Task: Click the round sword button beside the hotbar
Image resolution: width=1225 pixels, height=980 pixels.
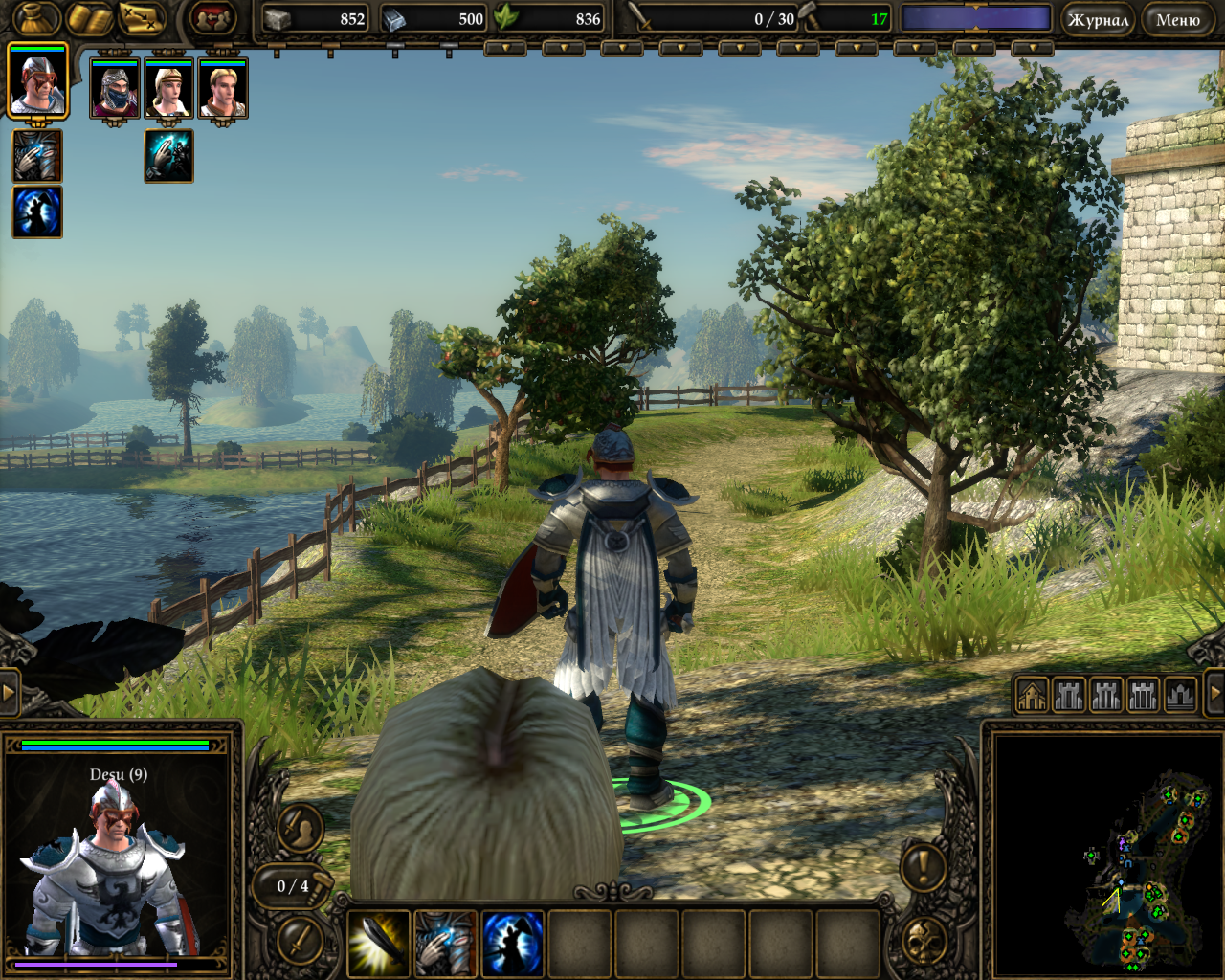Action: click(x=300, y=939)
